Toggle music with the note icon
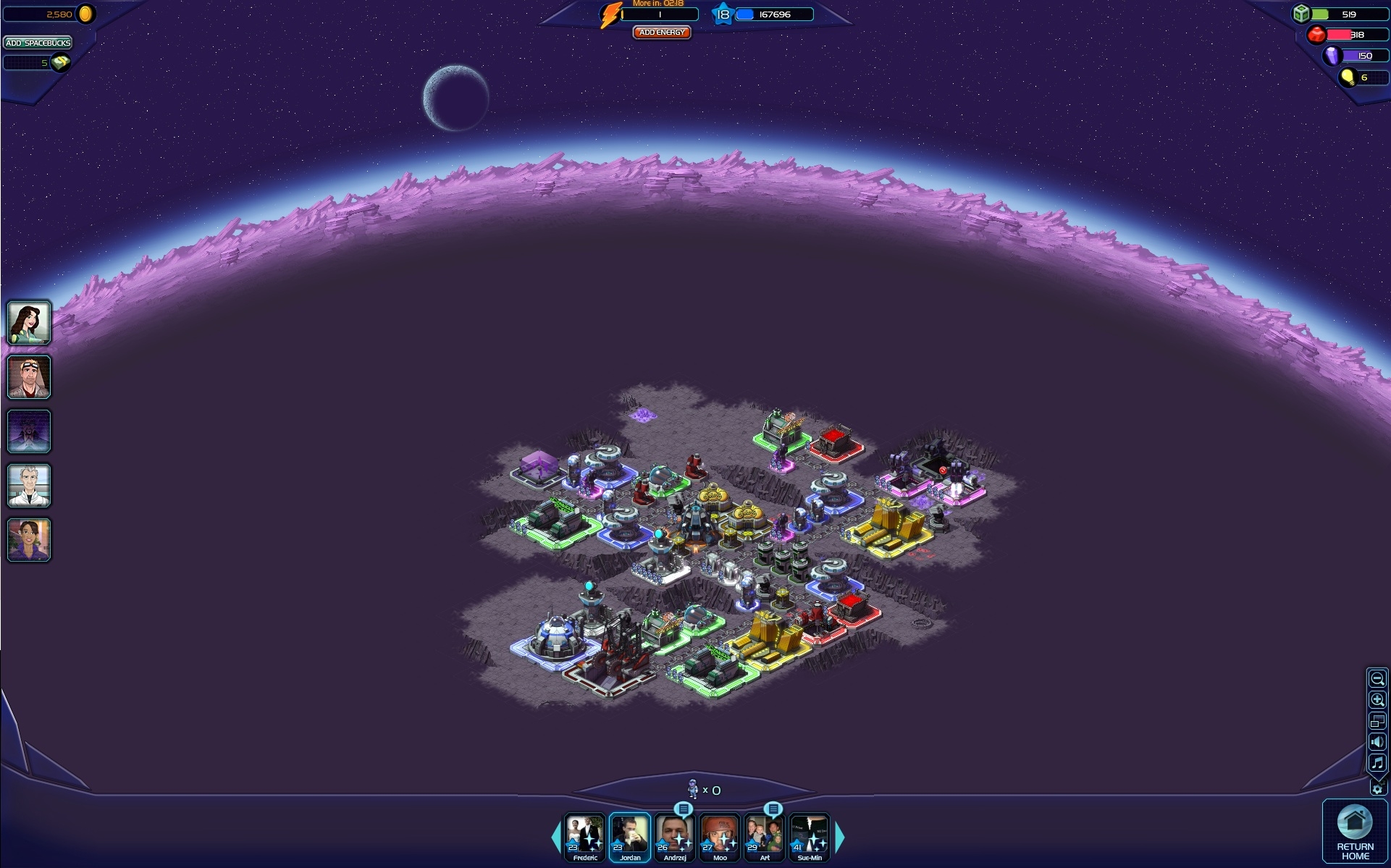This screenshot has height=868, width=1391. tap(1377, 763)
